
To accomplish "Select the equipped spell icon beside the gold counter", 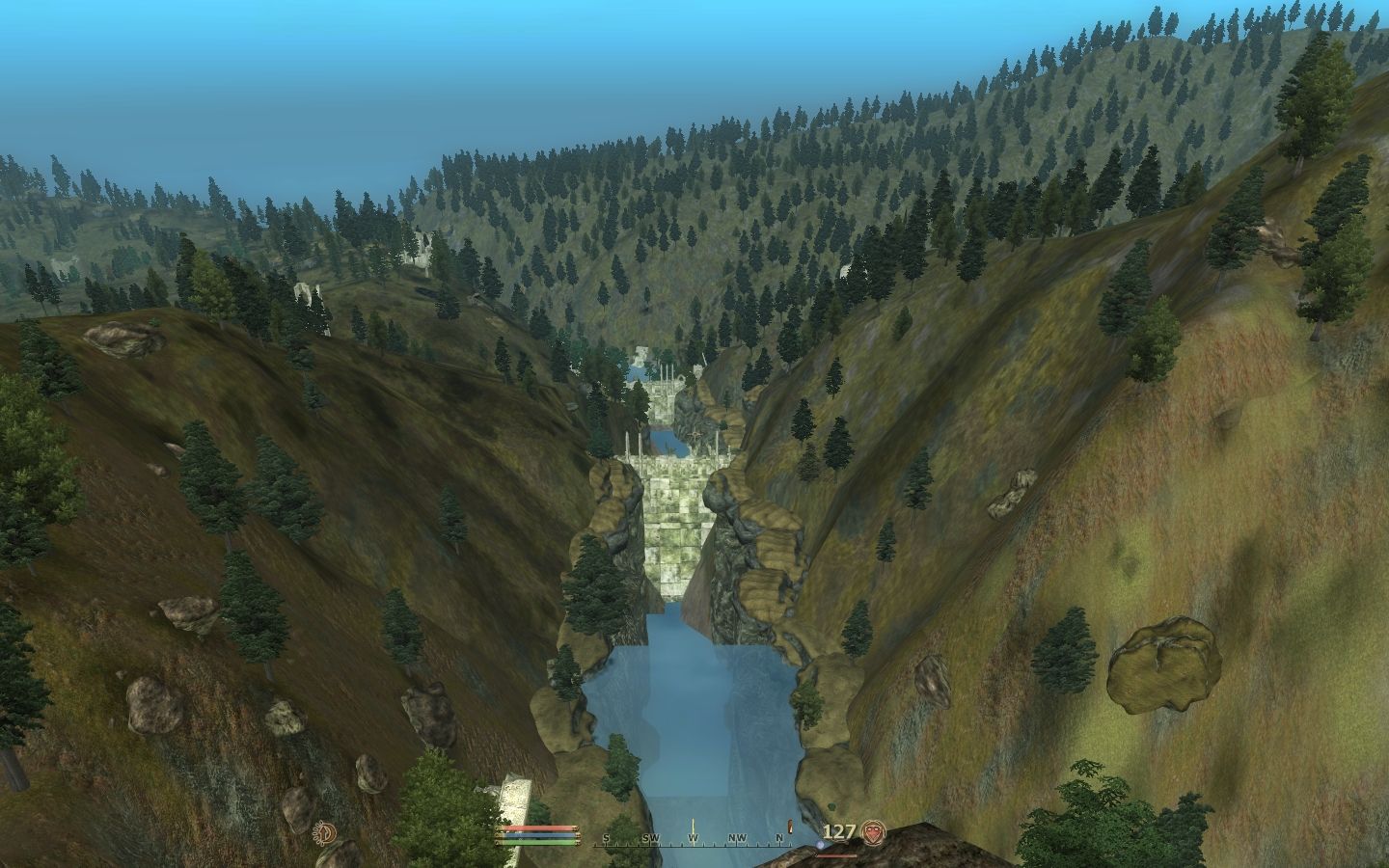I will pyautogui.click(x=874, y=831).
